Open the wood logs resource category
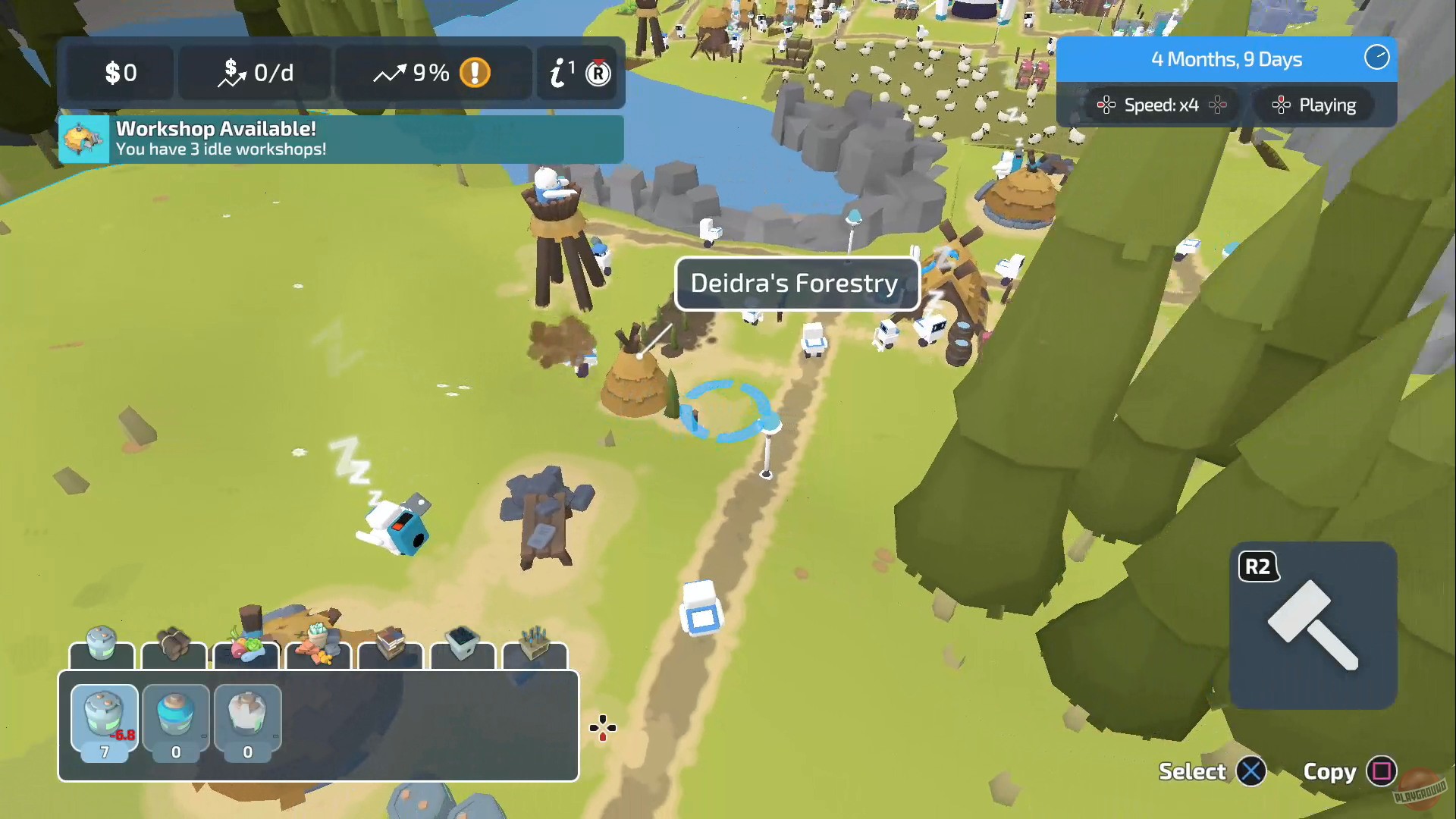This screenshot has height=819, width=1456. pyautogui.click(x=173, y=651)
